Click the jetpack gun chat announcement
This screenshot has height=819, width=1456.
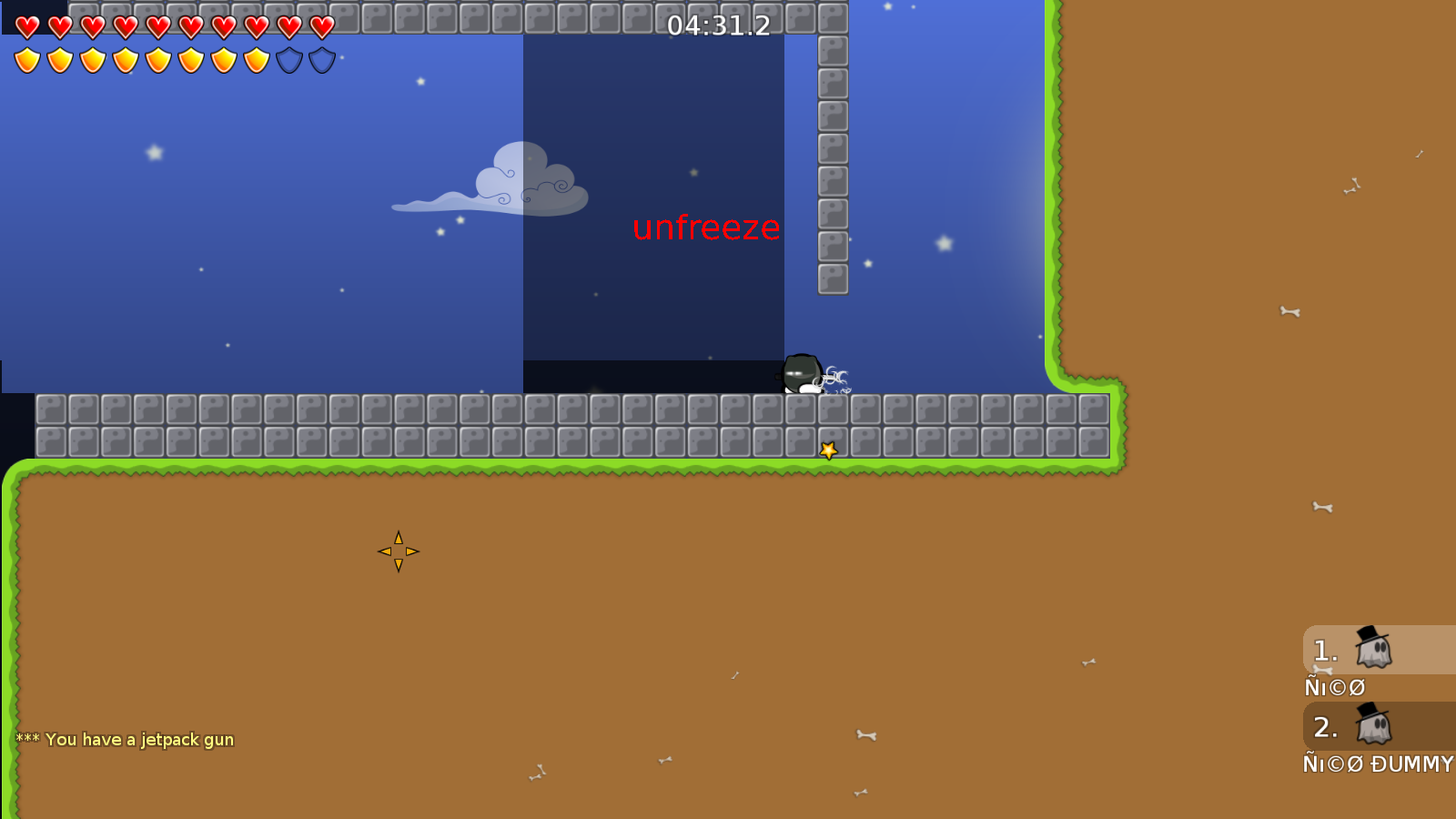point(127,740)
